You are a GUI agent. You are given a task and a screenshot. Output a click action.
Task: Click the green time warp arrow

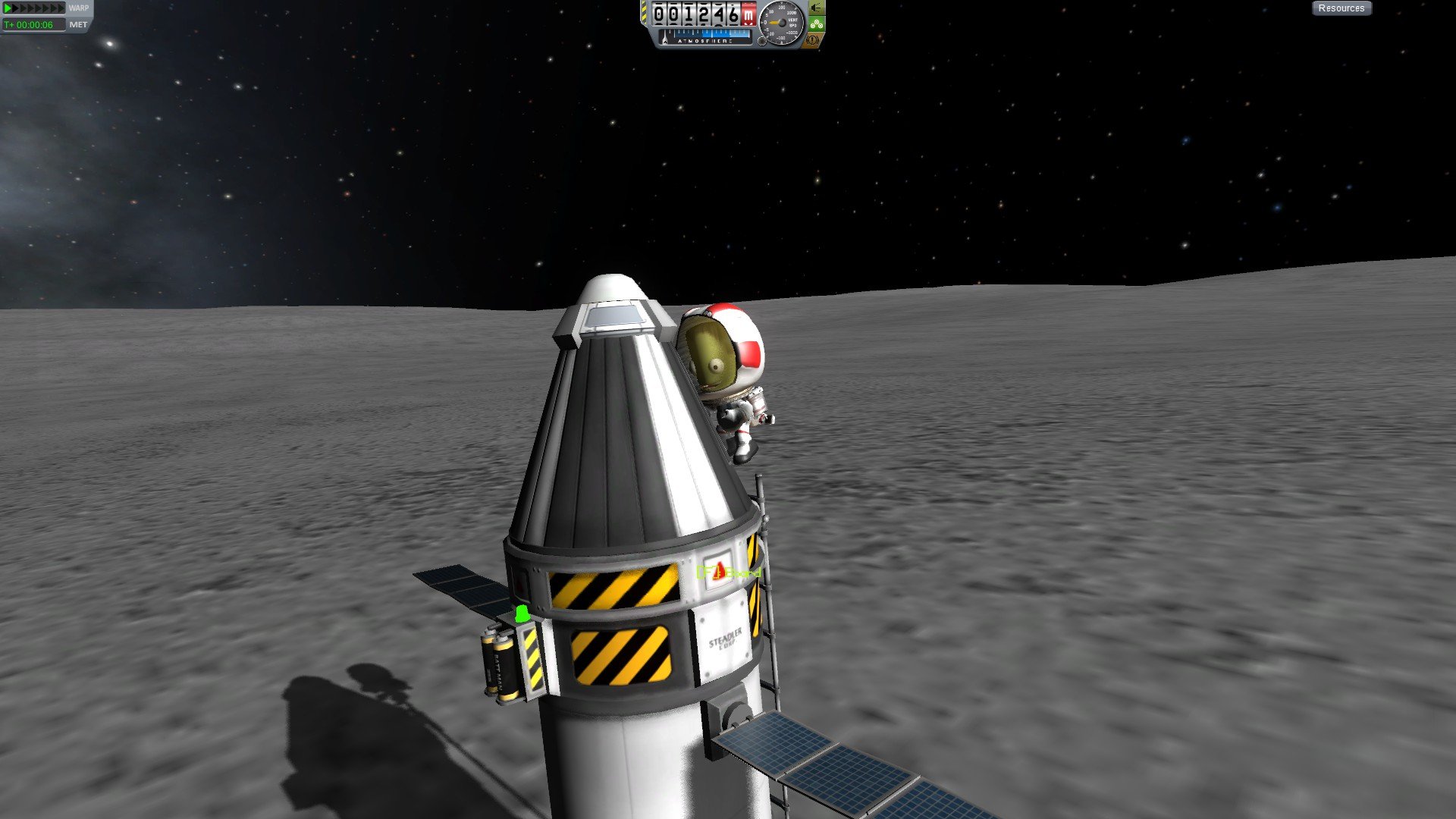coord(8,8)
